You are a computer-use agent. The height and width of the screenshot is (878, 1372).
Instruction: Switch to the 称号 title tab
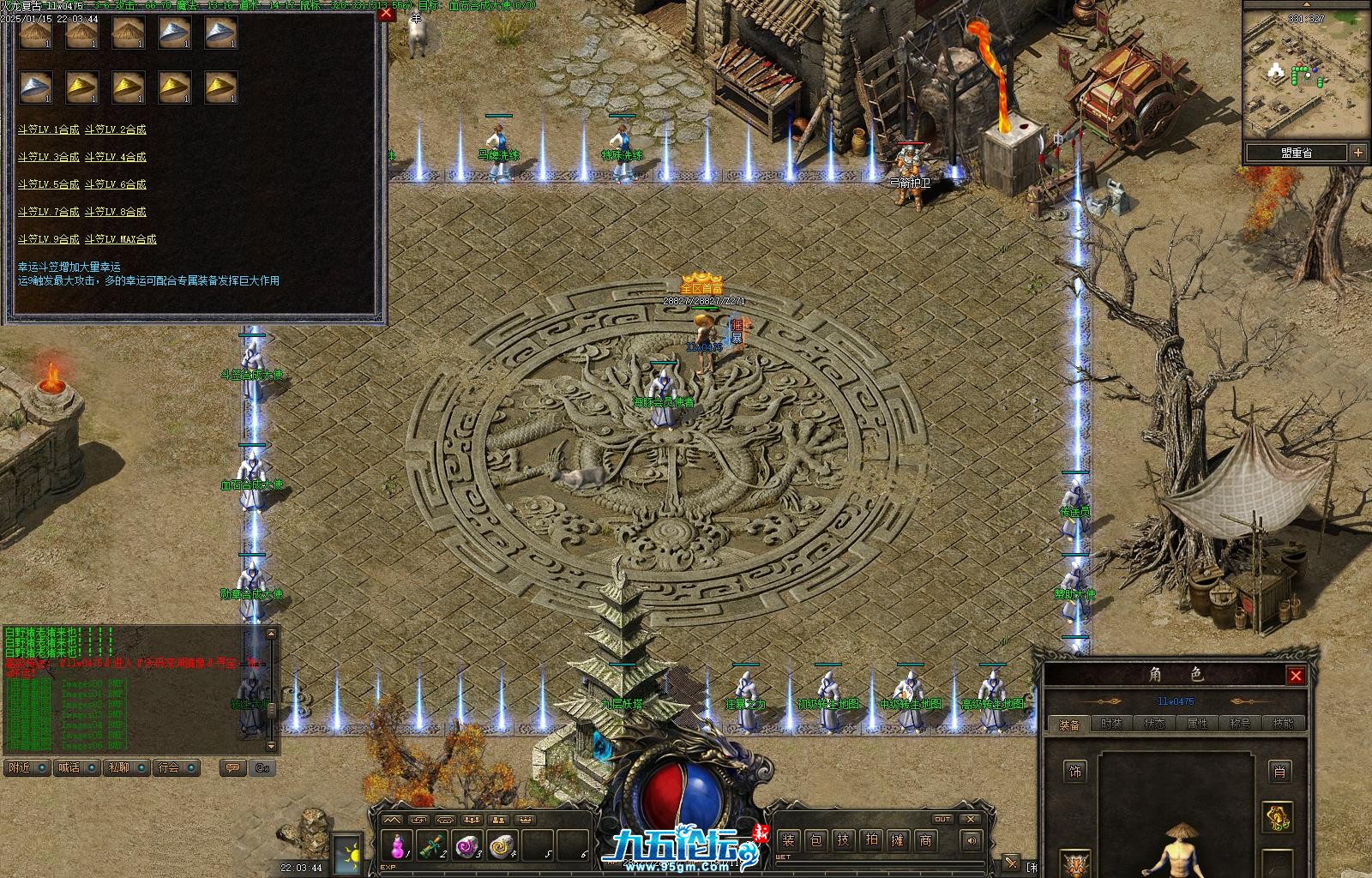1240,724
